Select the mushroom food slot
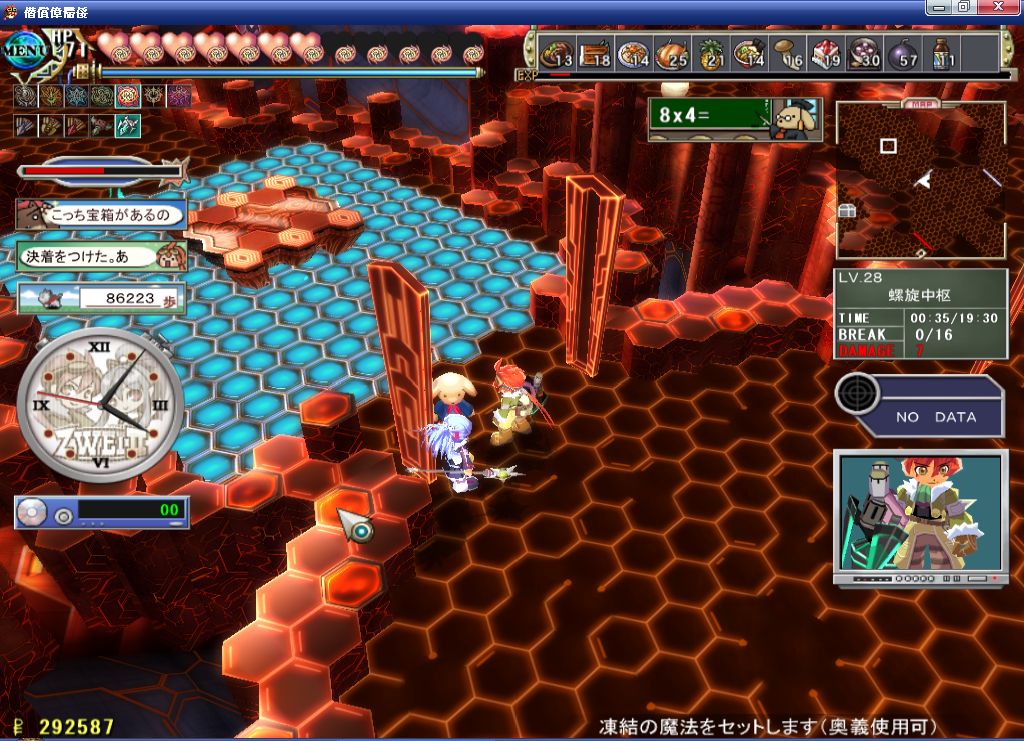Screen dimensions: 1024x741 [788, 52]
